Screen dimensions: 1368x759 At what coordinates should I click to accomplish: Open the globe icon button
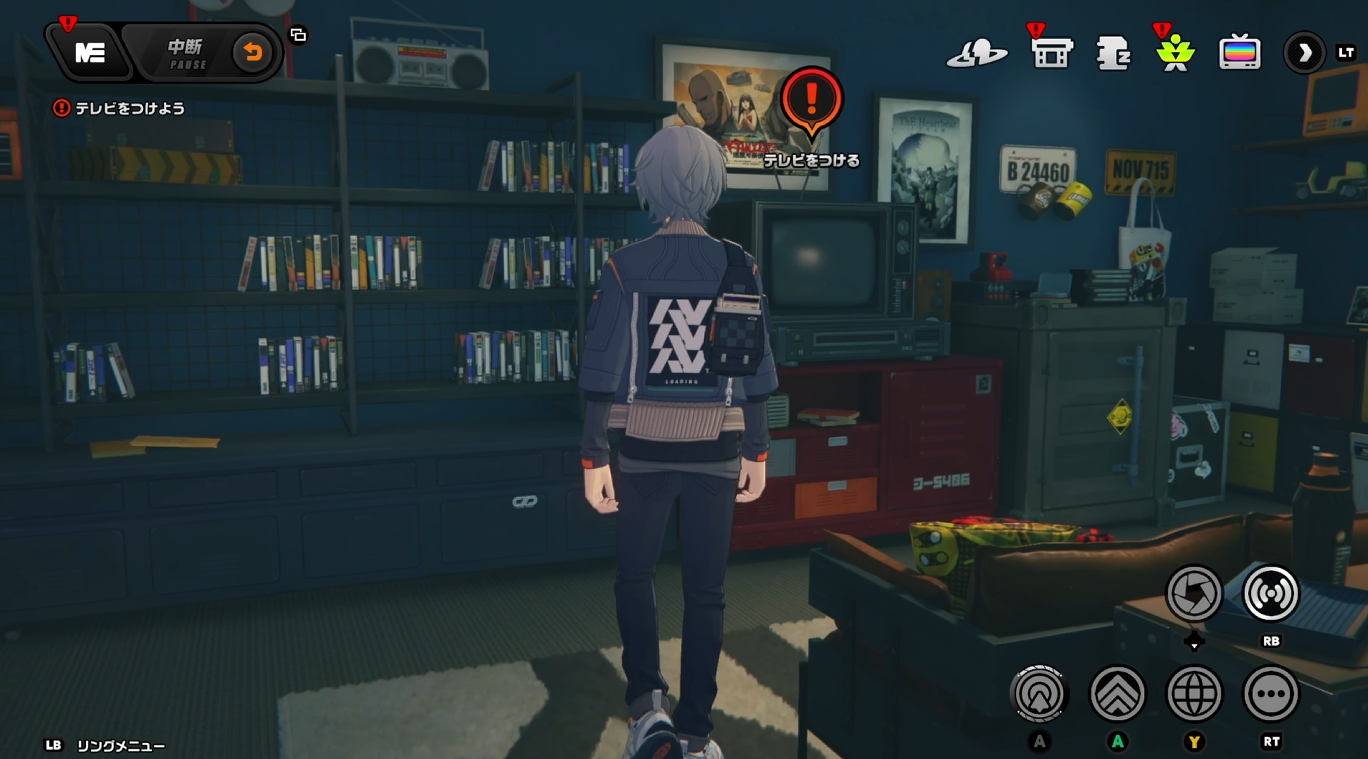point(1194,693)
